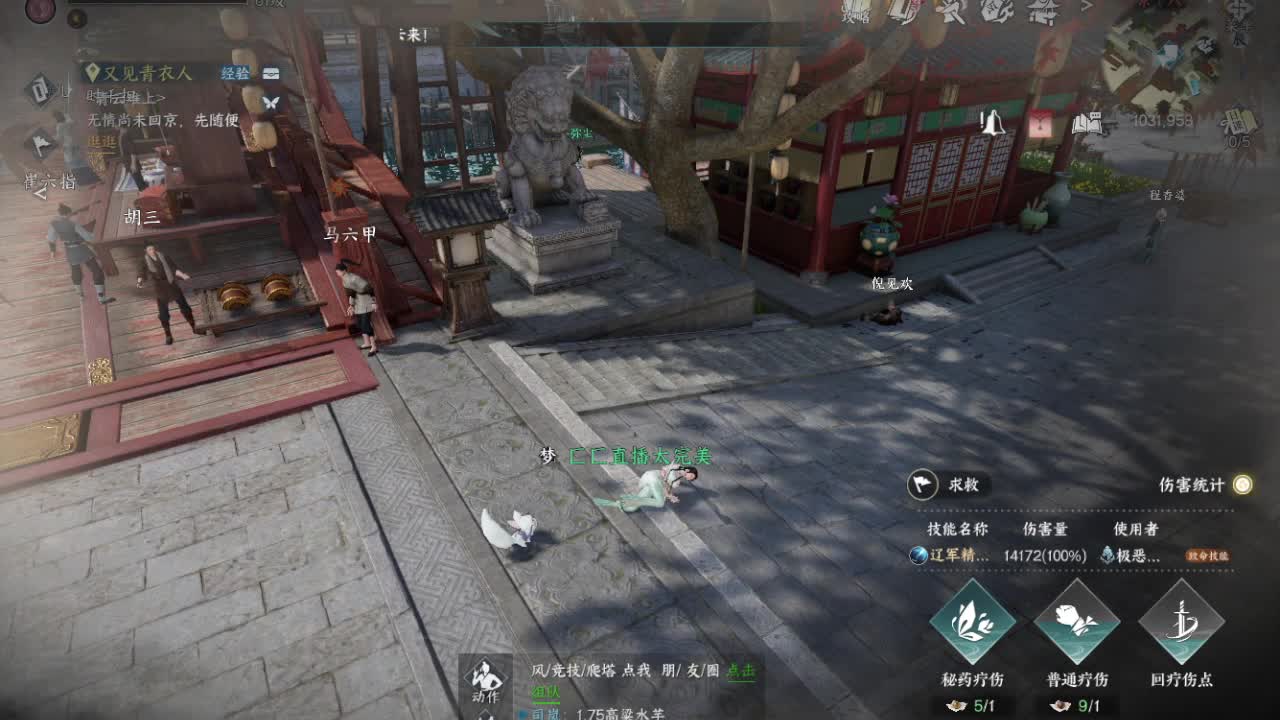Toggle the butterfly icon beside the quest tracker
Image resolution: width=1280 pixels, height=720 pixels.
pyautogui.click(x=272, y=102)
